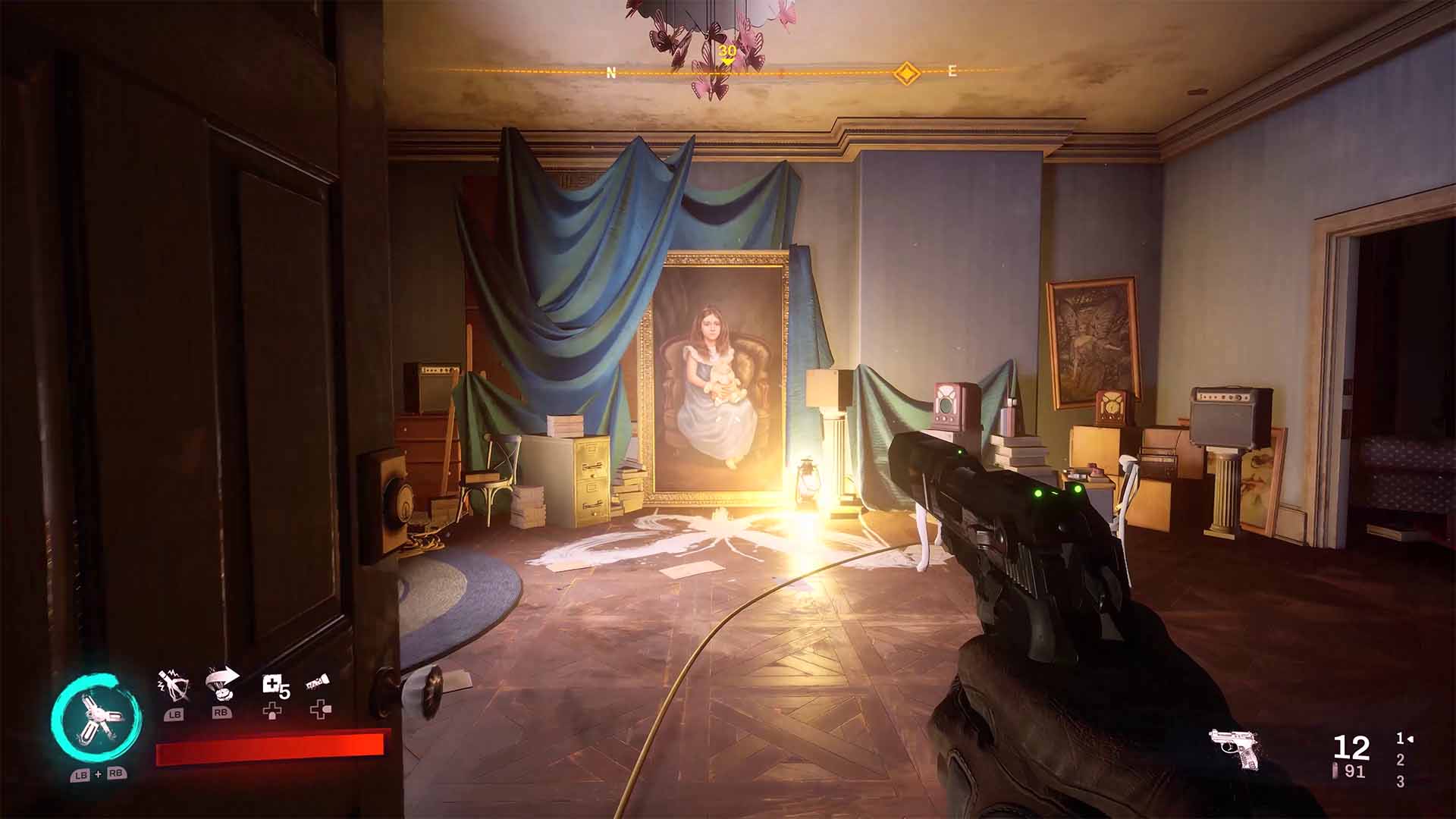Image resolution: width=1456 pixels, height=819 pixels.
Task: Click the ammo count showing 12
Action: pos(1351,748)
